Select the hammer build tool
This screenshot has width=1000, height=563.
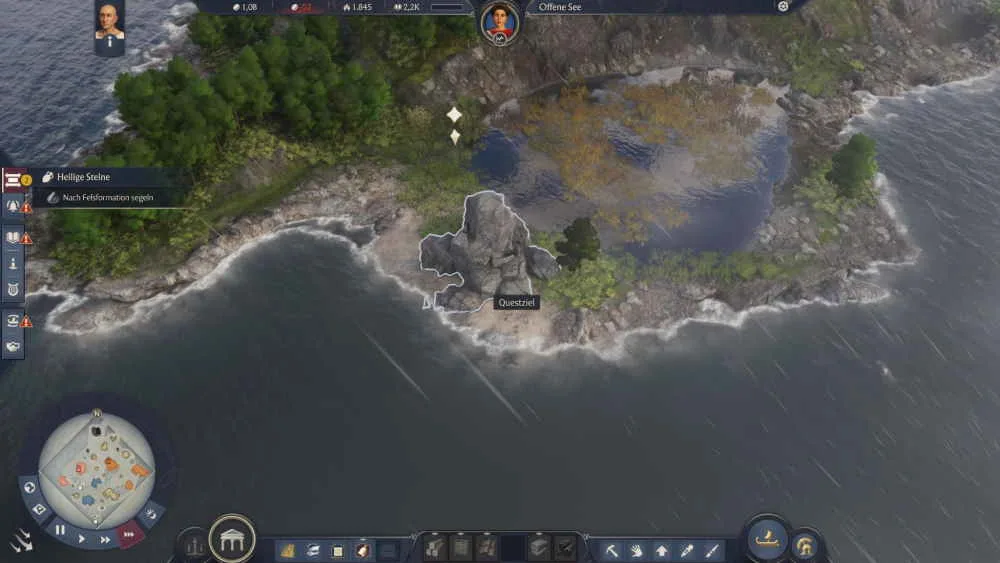[x=611, y=549]
